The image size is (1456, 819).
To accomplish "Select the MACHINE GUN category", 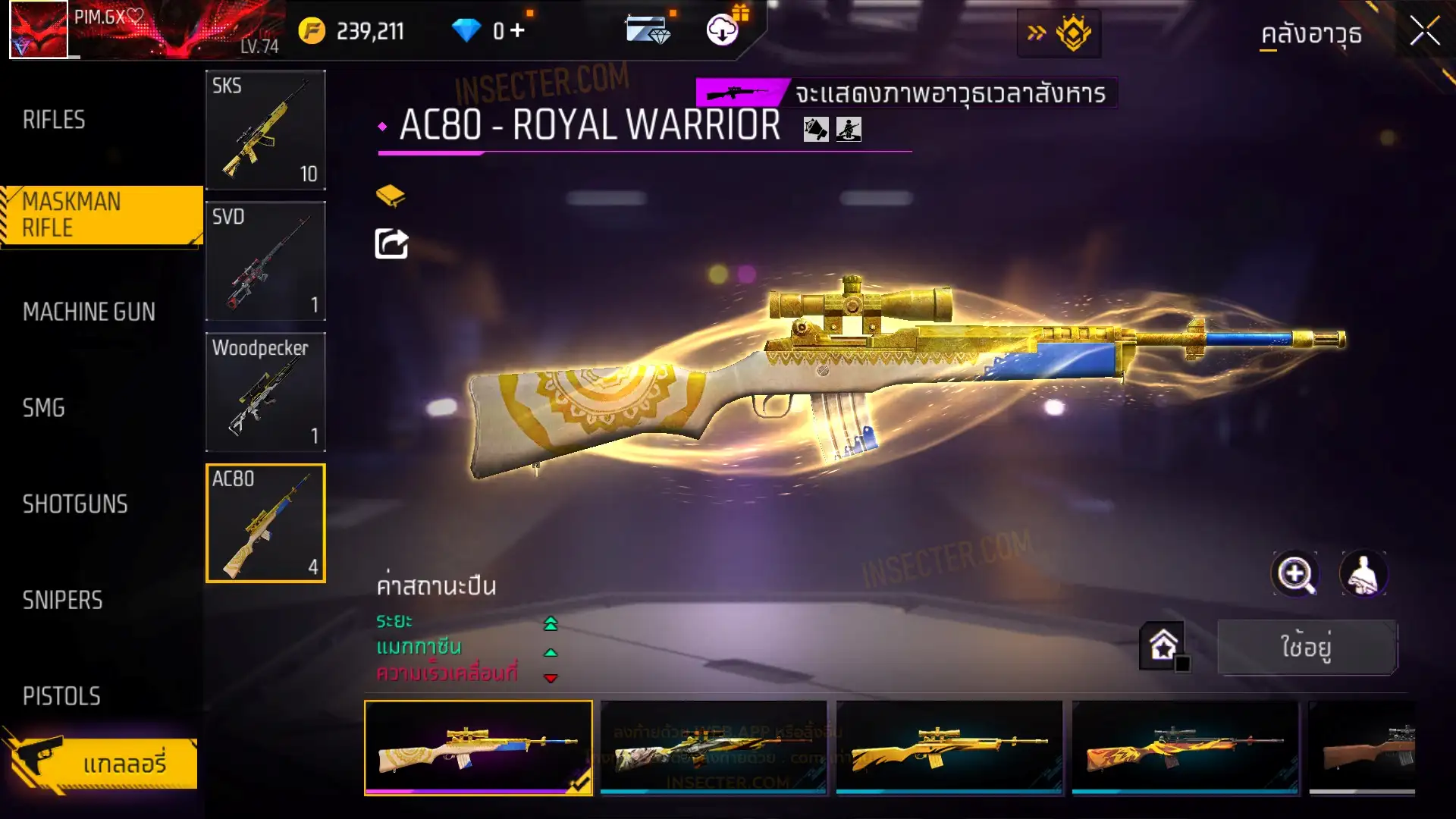I will coord(89,312).
